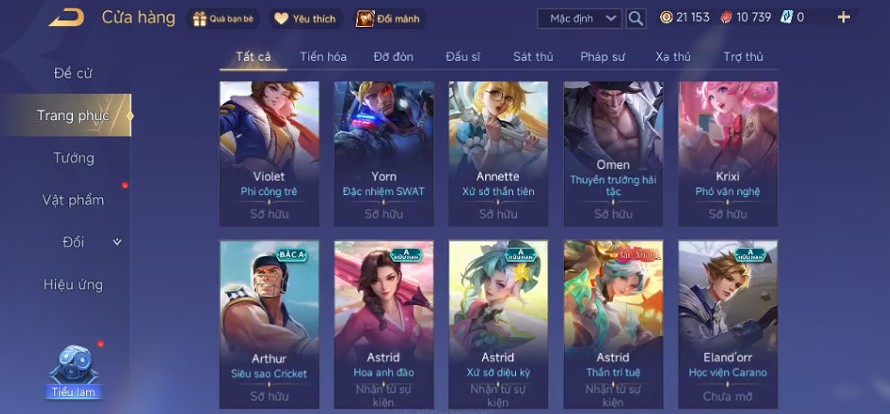Select the Đề cử menu entry
This screenshot has height=414, width=890.
tap(73, 73)
